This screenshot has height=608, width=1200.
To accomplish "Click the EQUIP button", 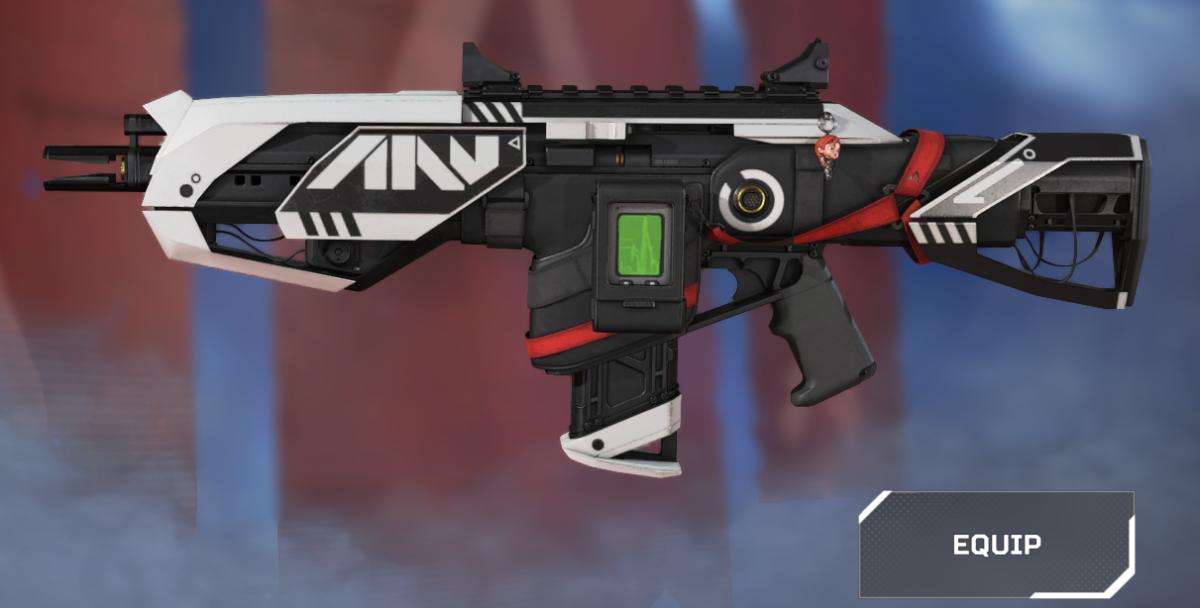I will (996, 544).
